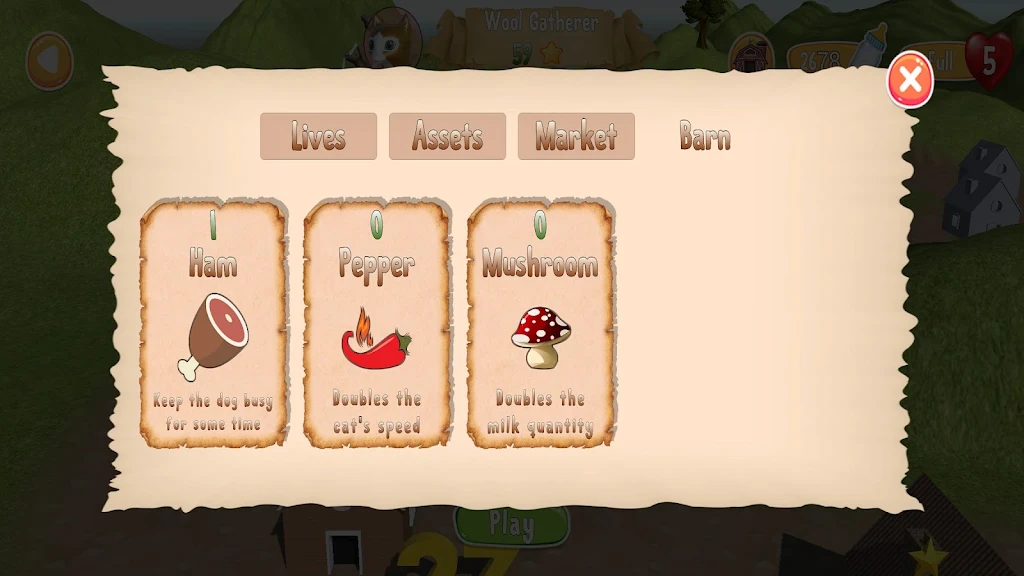Select the Pepper item card
The width and height of the screenshot is (1024, 576).
377,322
